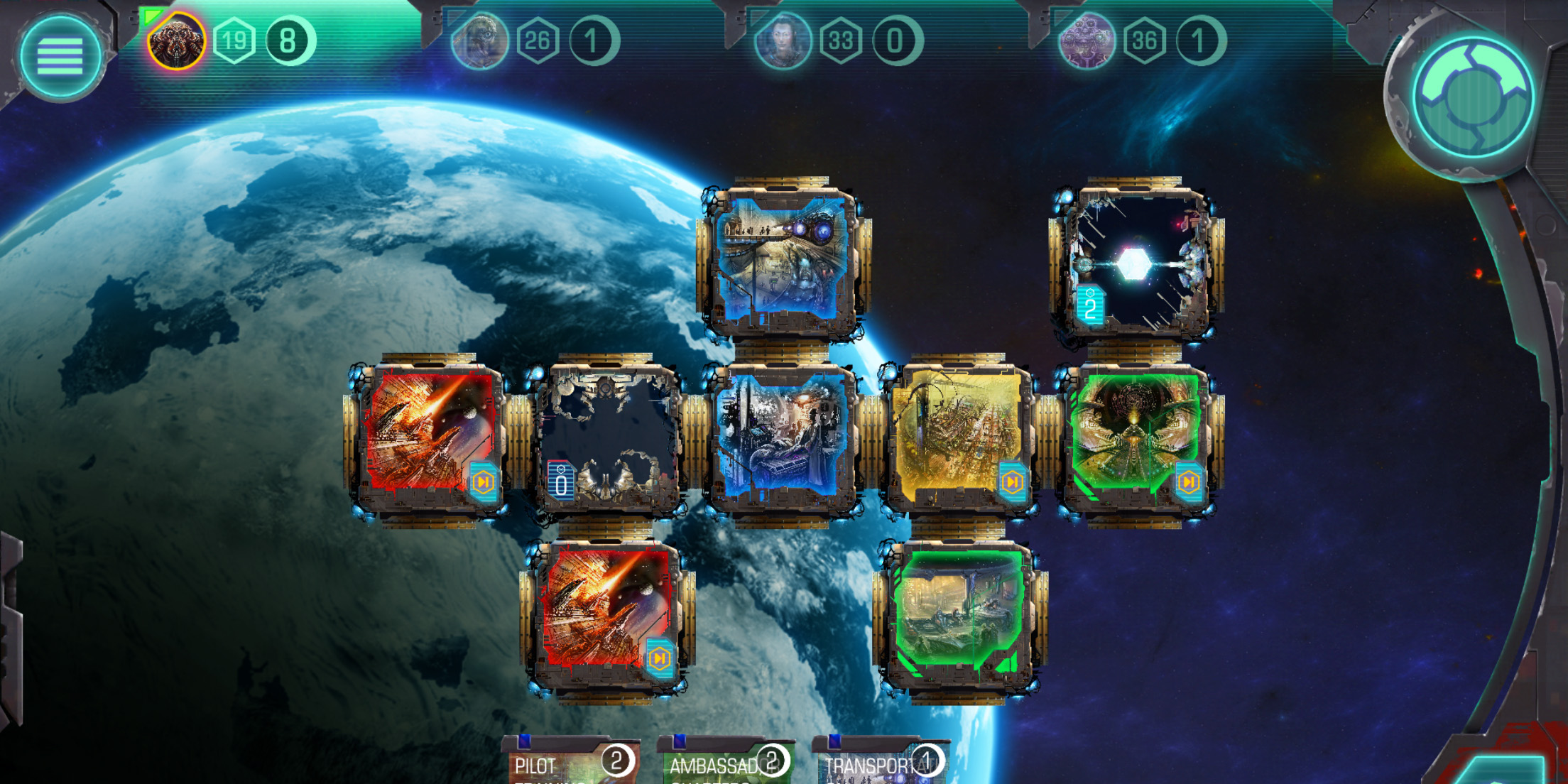The image size is (1568, 784).
Task: Click the round teal segmented-ring button
Action: (x=1473, y=97)
